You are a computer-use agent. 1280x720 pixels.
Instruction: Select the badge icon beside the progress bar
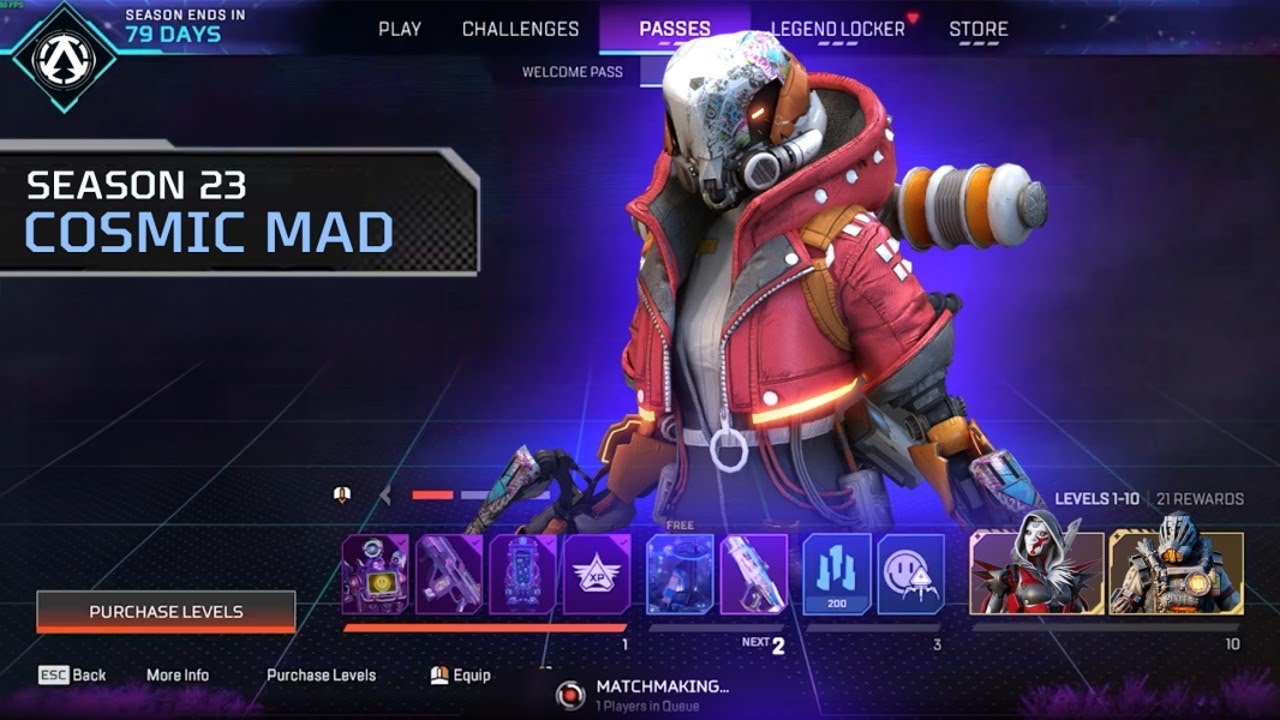(342, 491)
